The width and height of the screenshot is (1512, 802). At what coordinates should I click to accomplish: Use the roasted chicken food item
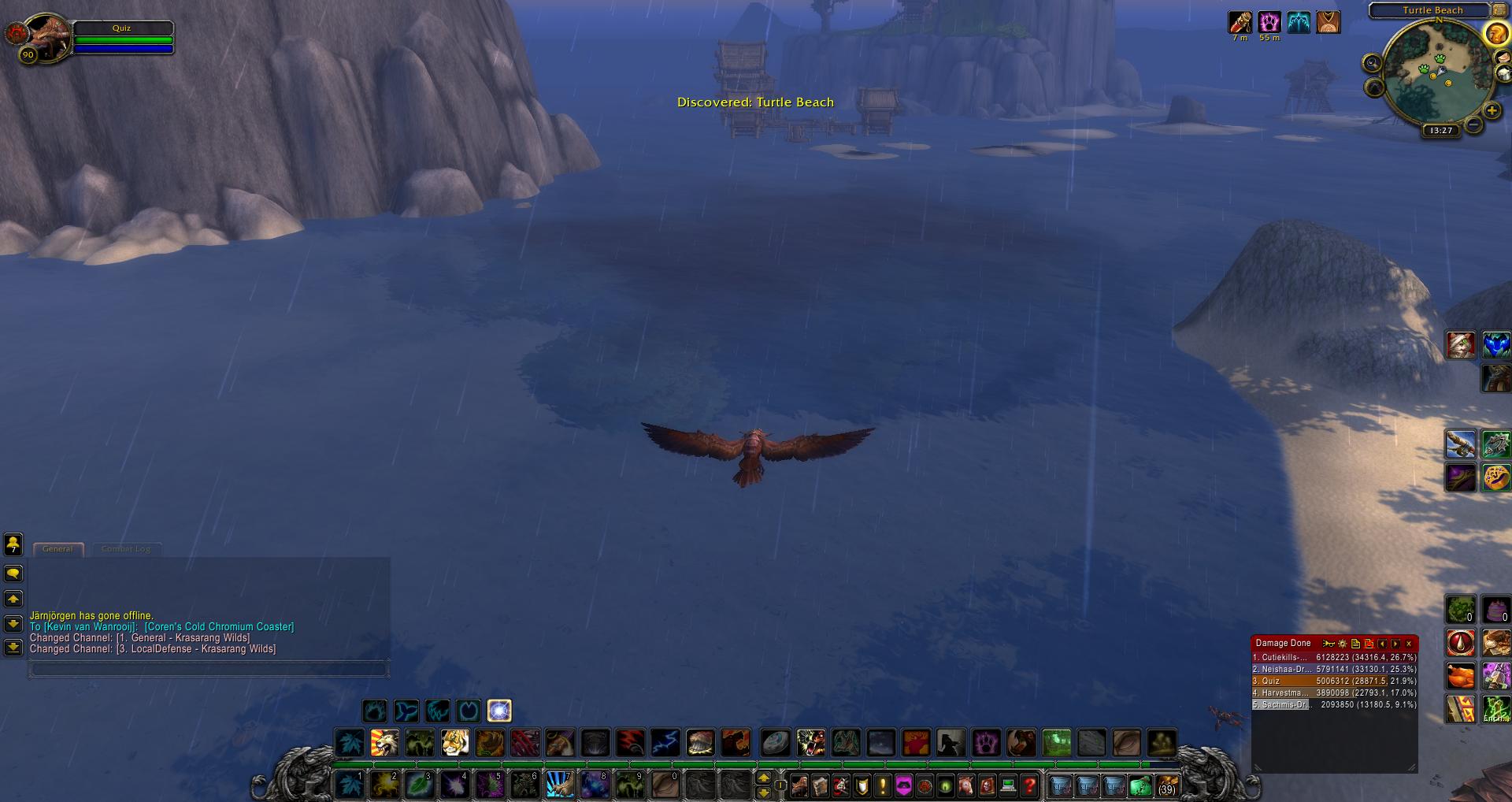pos(1461,676)
